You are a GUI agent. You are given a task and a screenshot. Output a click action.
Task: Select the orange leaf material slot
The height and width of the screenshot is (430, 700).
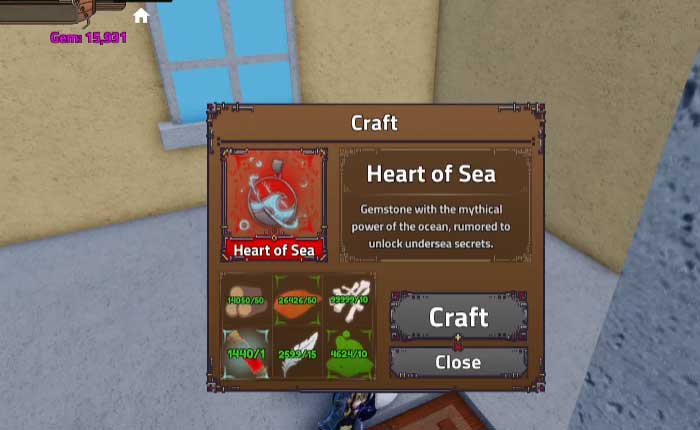(297, 299)
